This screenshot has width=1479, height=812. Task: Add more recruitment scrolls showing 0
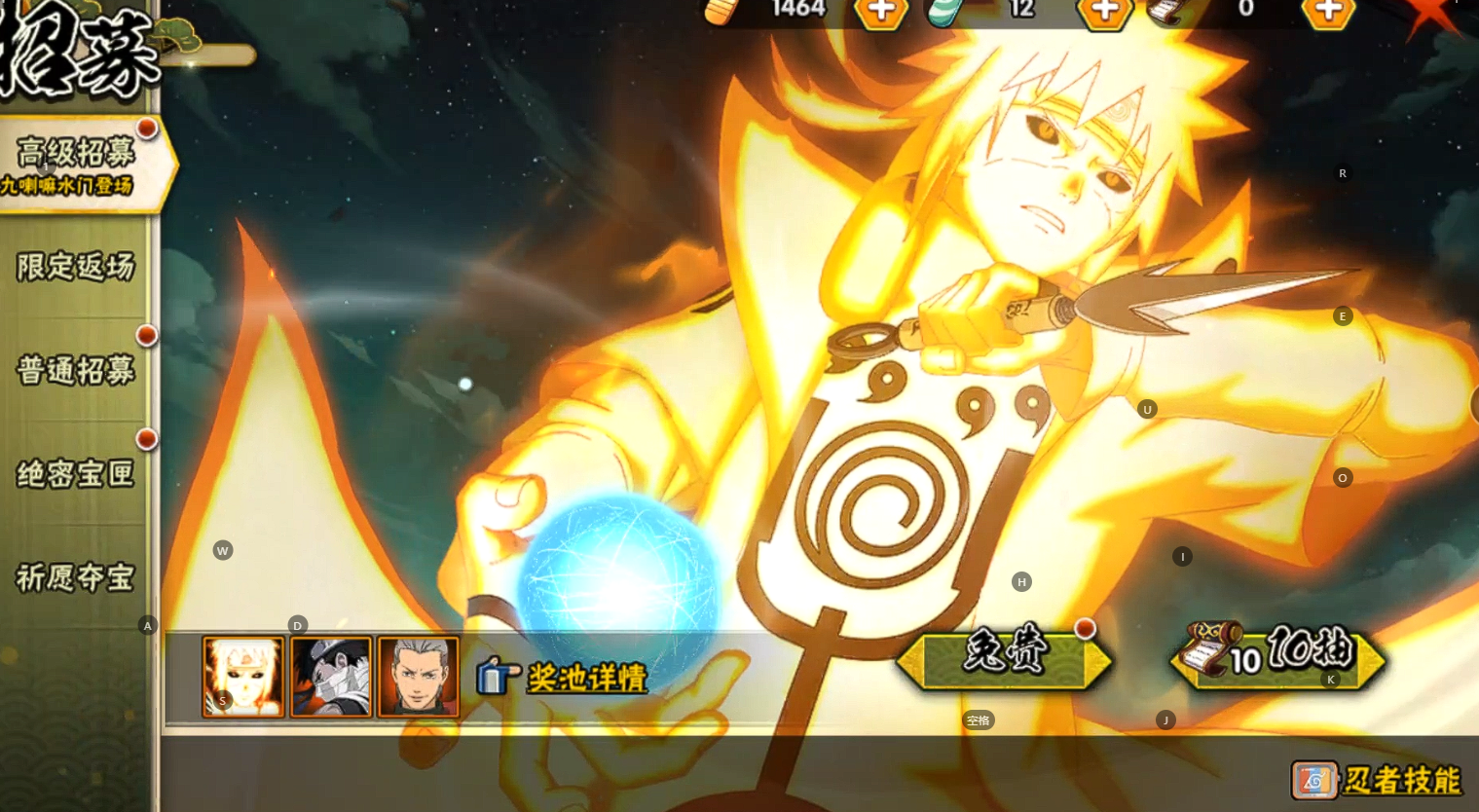[1328, 12]
